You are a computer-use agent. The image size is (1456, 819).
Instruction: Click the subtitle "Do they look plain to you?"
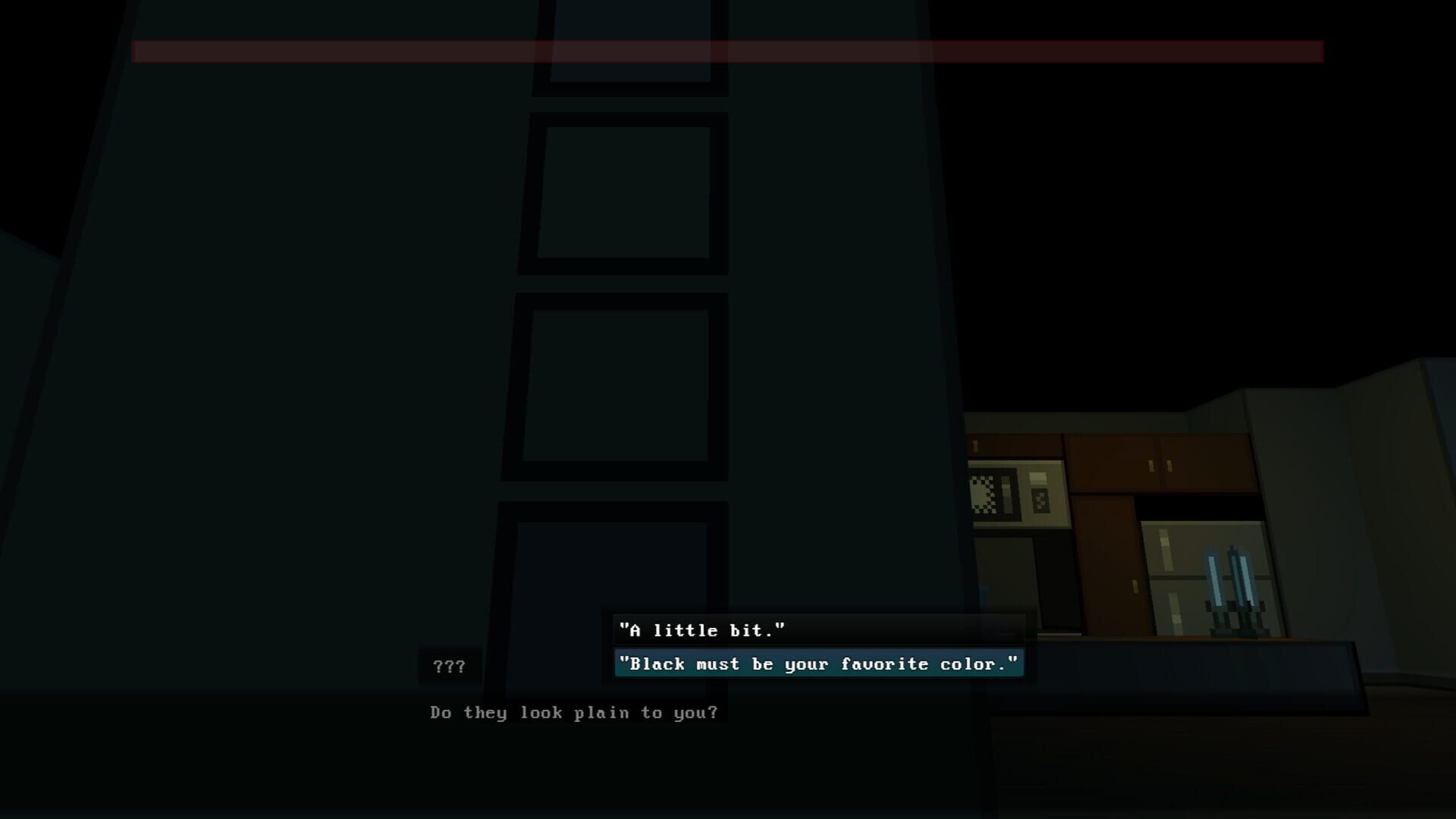[x=573, y=712]
